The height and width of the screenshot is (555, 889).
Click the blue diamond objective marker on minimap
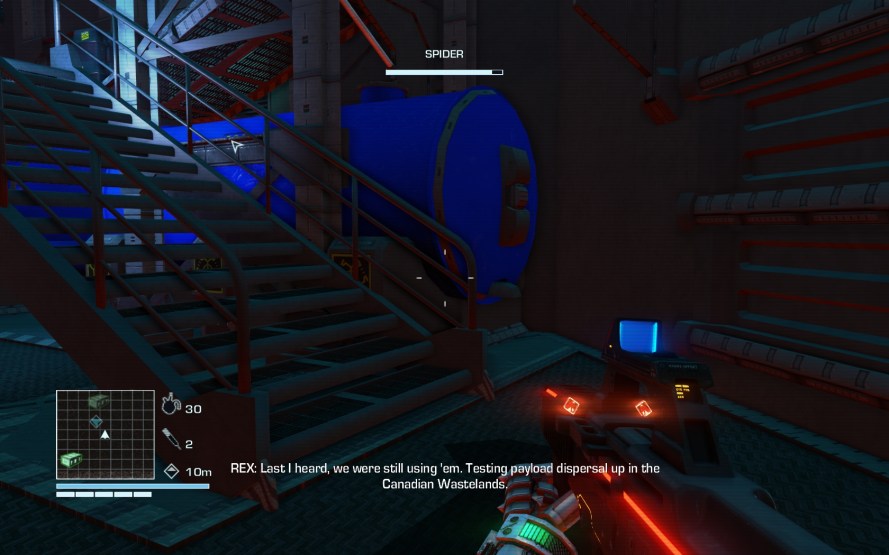pos(96,422)
